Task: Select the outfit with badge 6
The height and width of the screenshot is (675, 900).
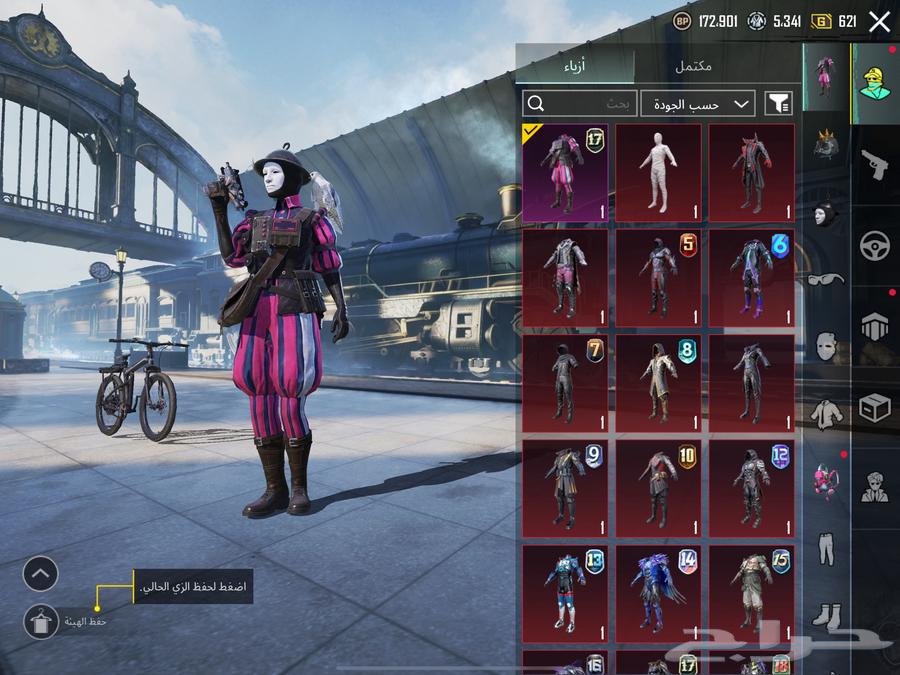Action: pyautogui.click(x=752, y=278)
